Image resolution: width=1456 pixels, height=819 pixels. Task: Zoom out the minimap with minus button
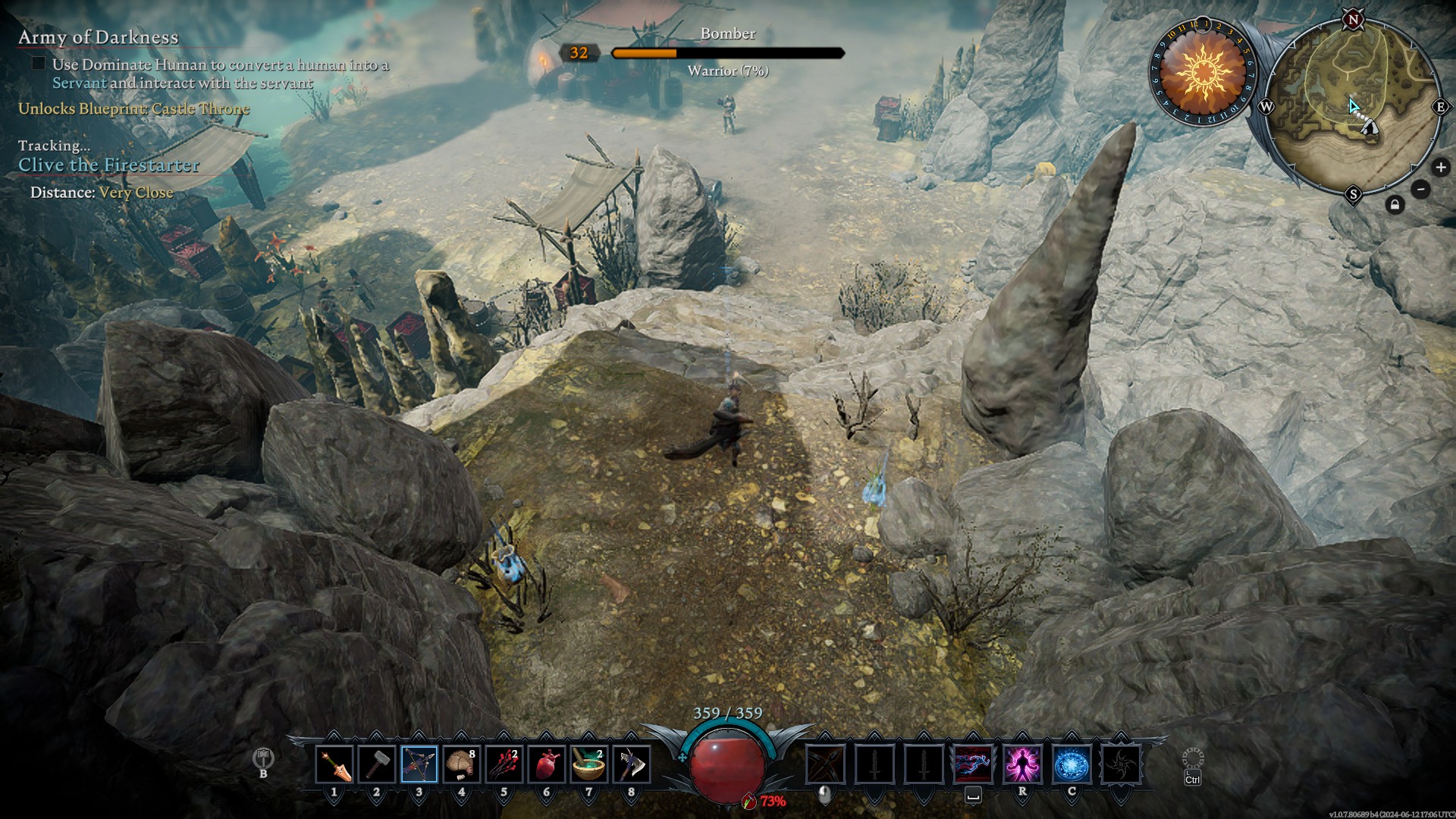(x=1421, y=189)
